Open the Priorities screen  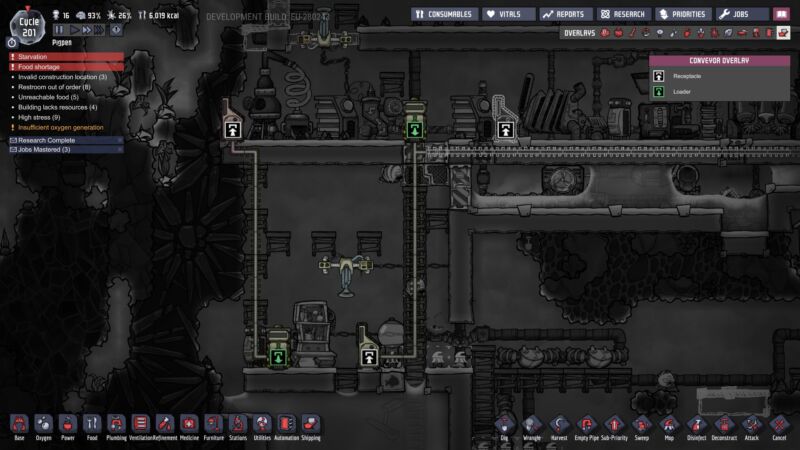(x=684, y=15)
